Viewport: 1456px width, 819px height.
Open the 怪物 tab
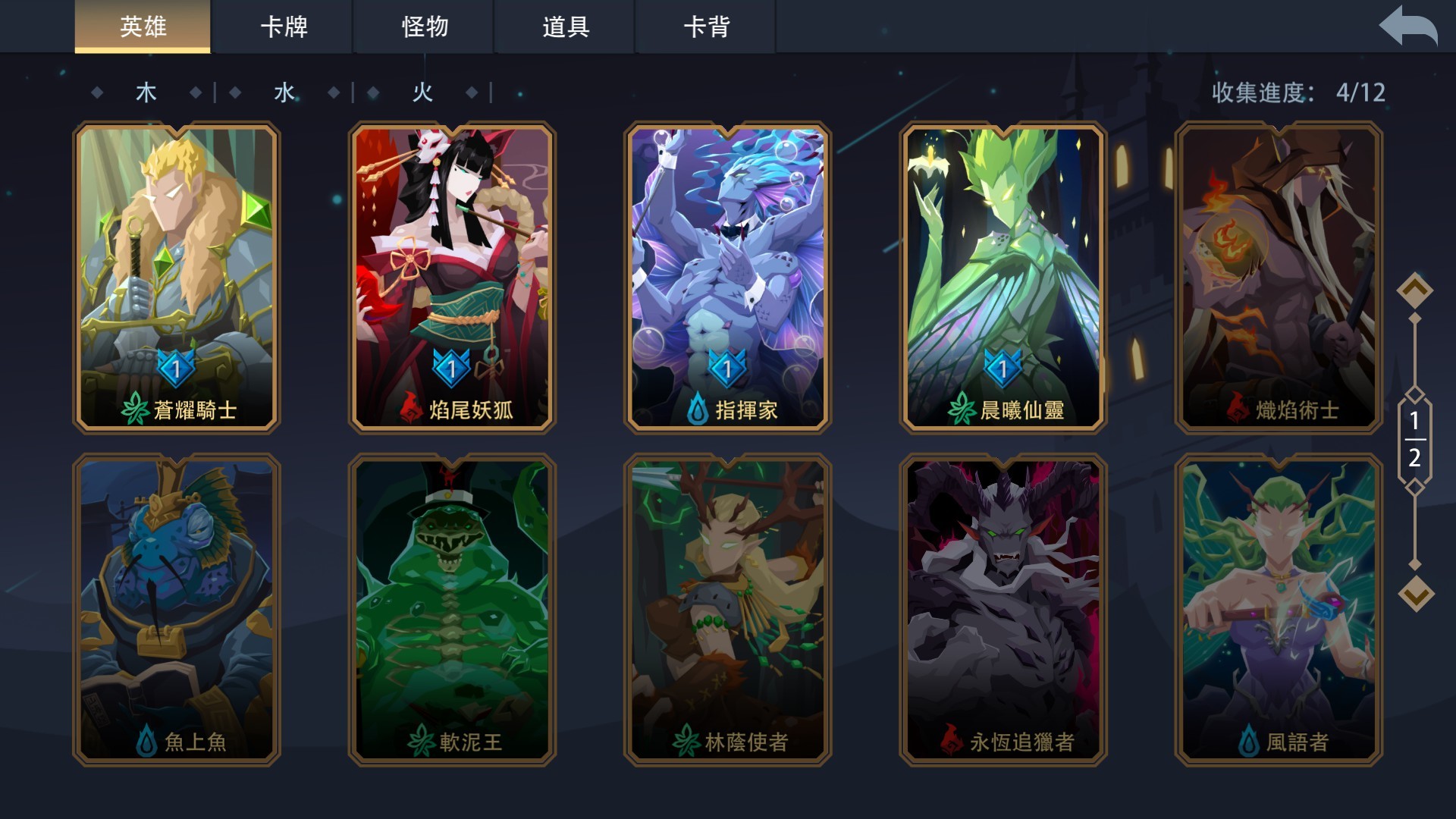[422, 27]
